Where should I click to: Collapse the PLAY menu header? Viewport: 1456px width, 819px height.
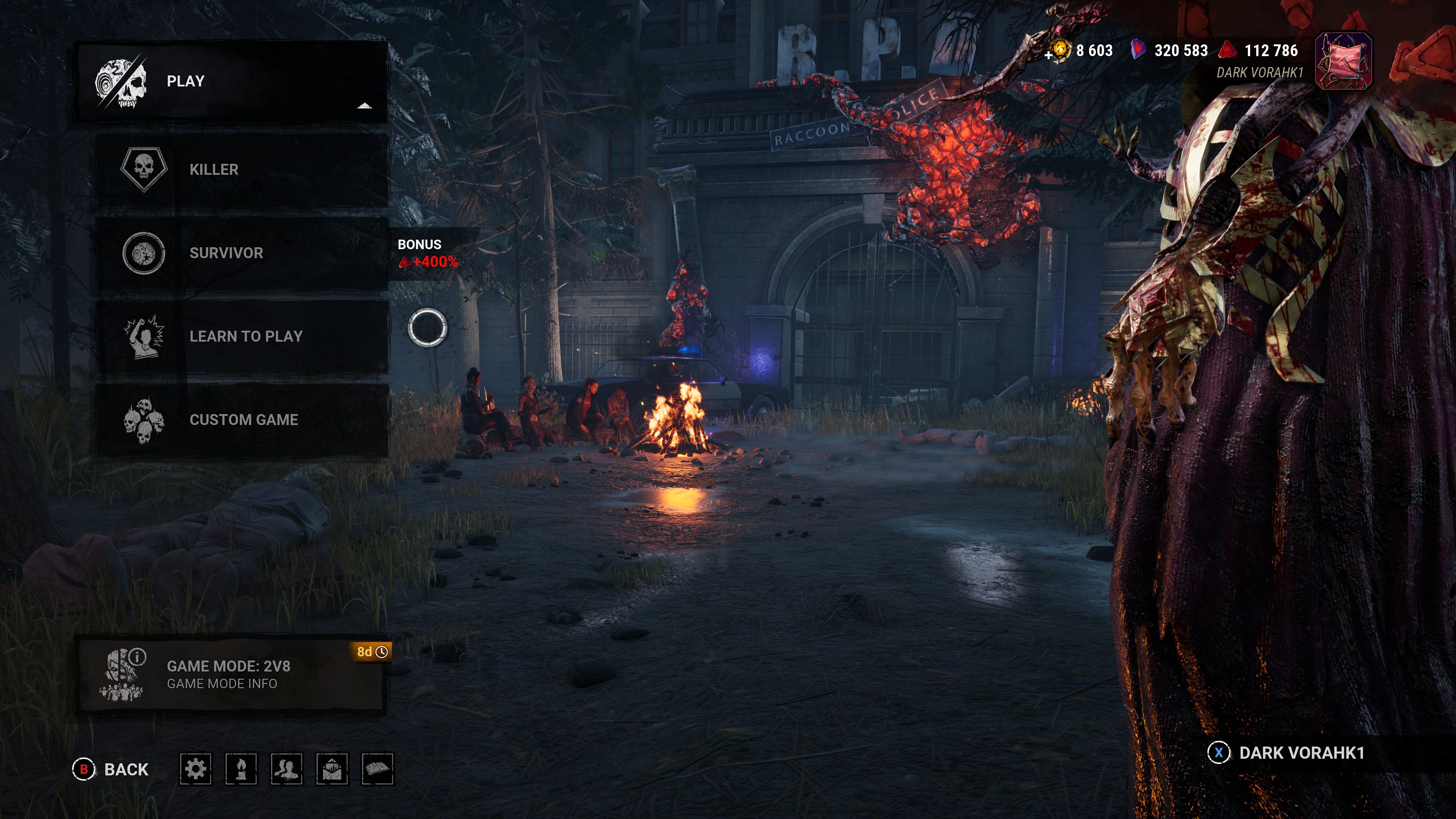232,82
